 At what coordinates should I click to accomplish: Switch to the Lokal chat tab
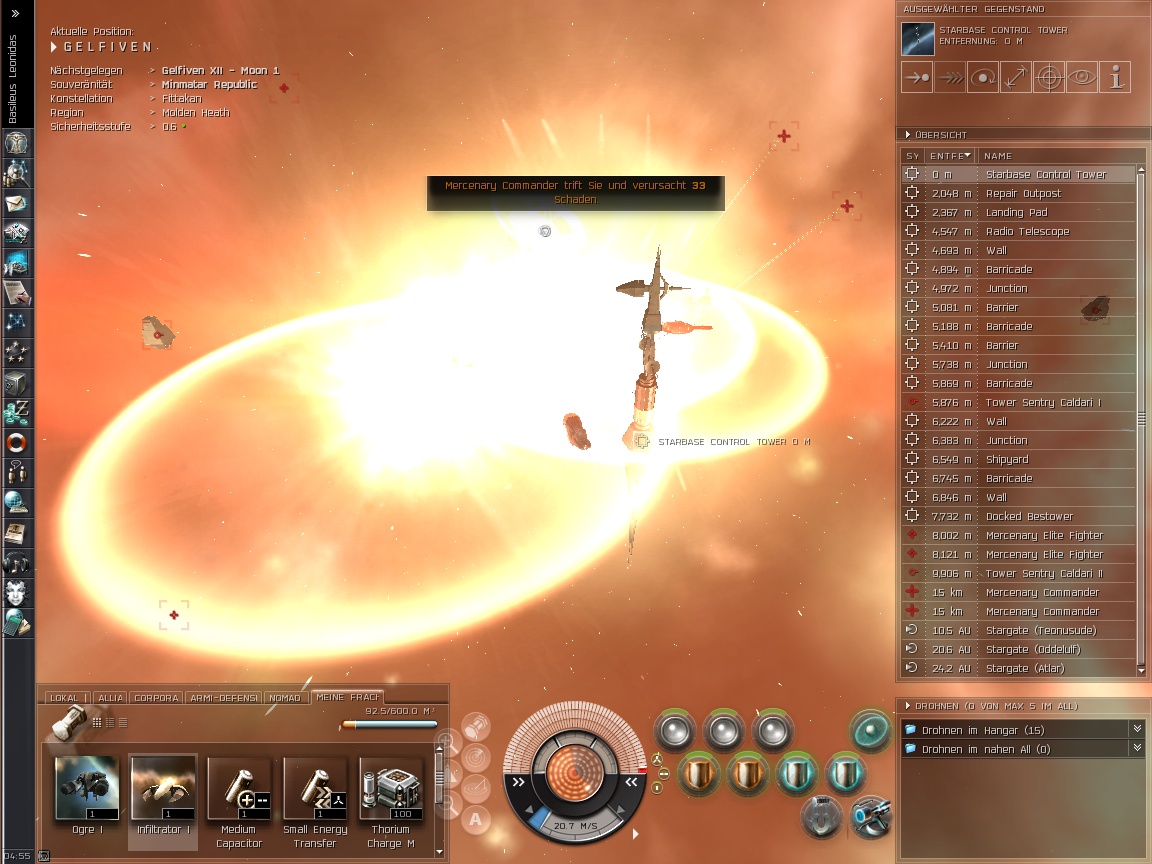[x=64, y=698]
